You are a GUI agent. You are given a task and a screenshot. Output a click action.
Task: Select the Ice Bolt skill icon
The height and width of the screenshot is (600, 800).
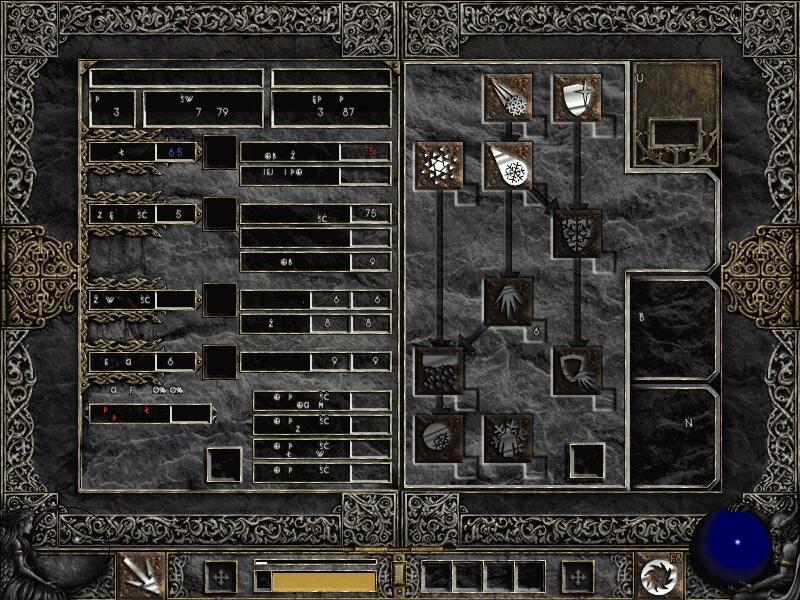[508, 97]
